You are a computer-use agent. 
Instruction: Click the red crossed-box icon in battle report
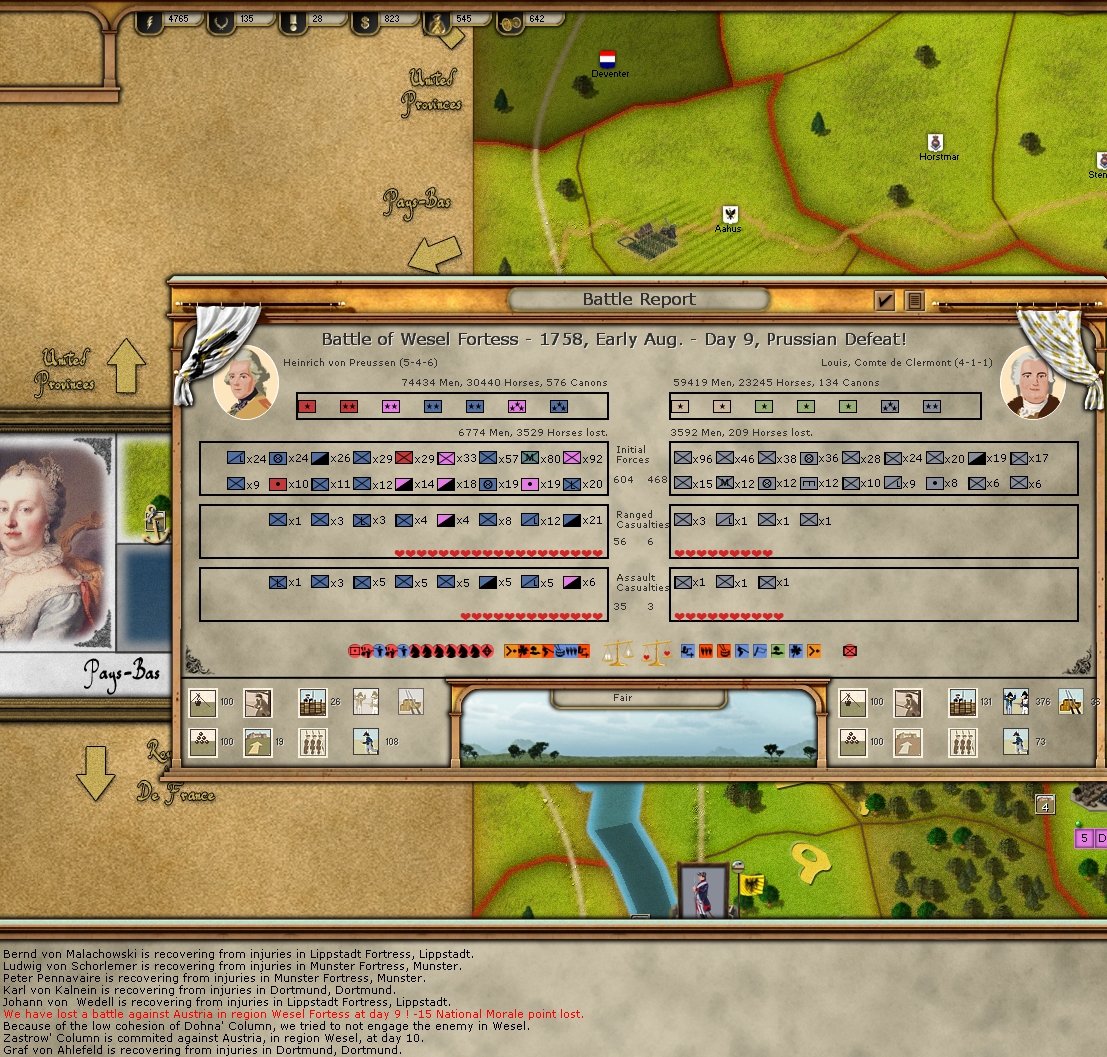[850, 651]
